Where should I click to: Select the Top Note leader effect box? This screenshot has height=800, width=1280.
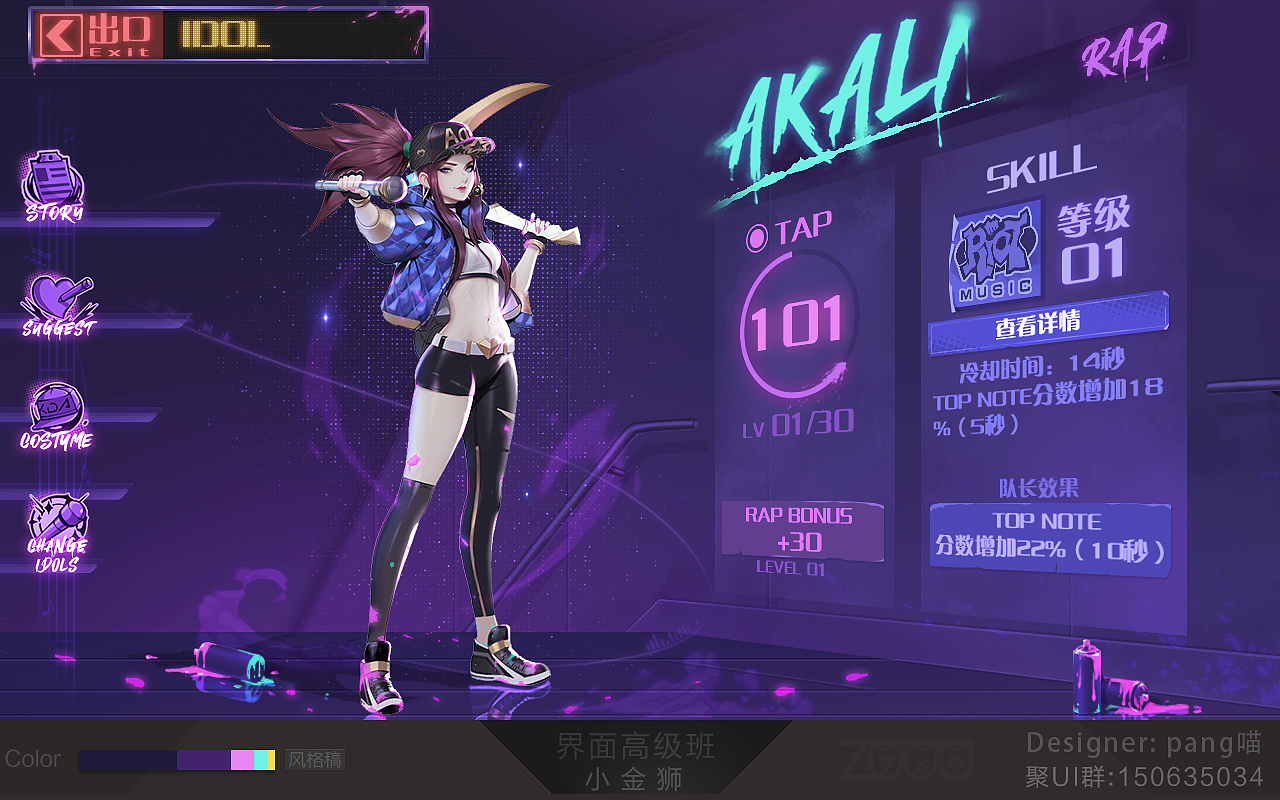1049,537
